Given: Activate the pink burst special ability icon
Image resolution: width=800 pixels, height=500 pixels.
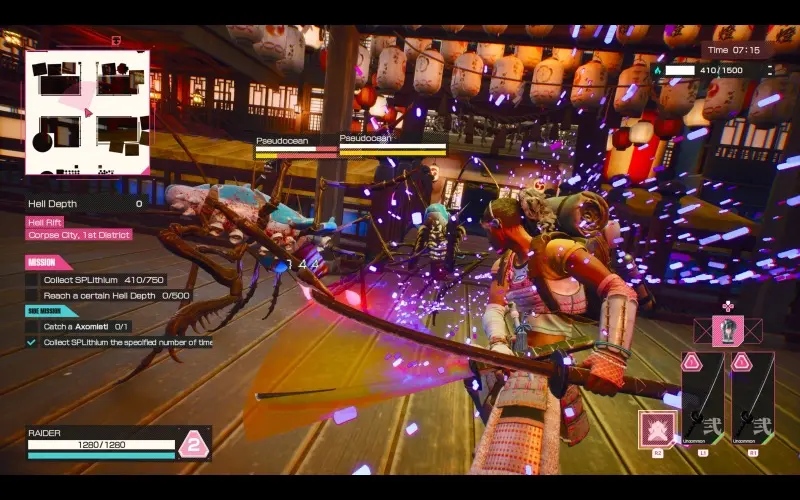Looking at the screenshot, I should click(x=658, y=431).
